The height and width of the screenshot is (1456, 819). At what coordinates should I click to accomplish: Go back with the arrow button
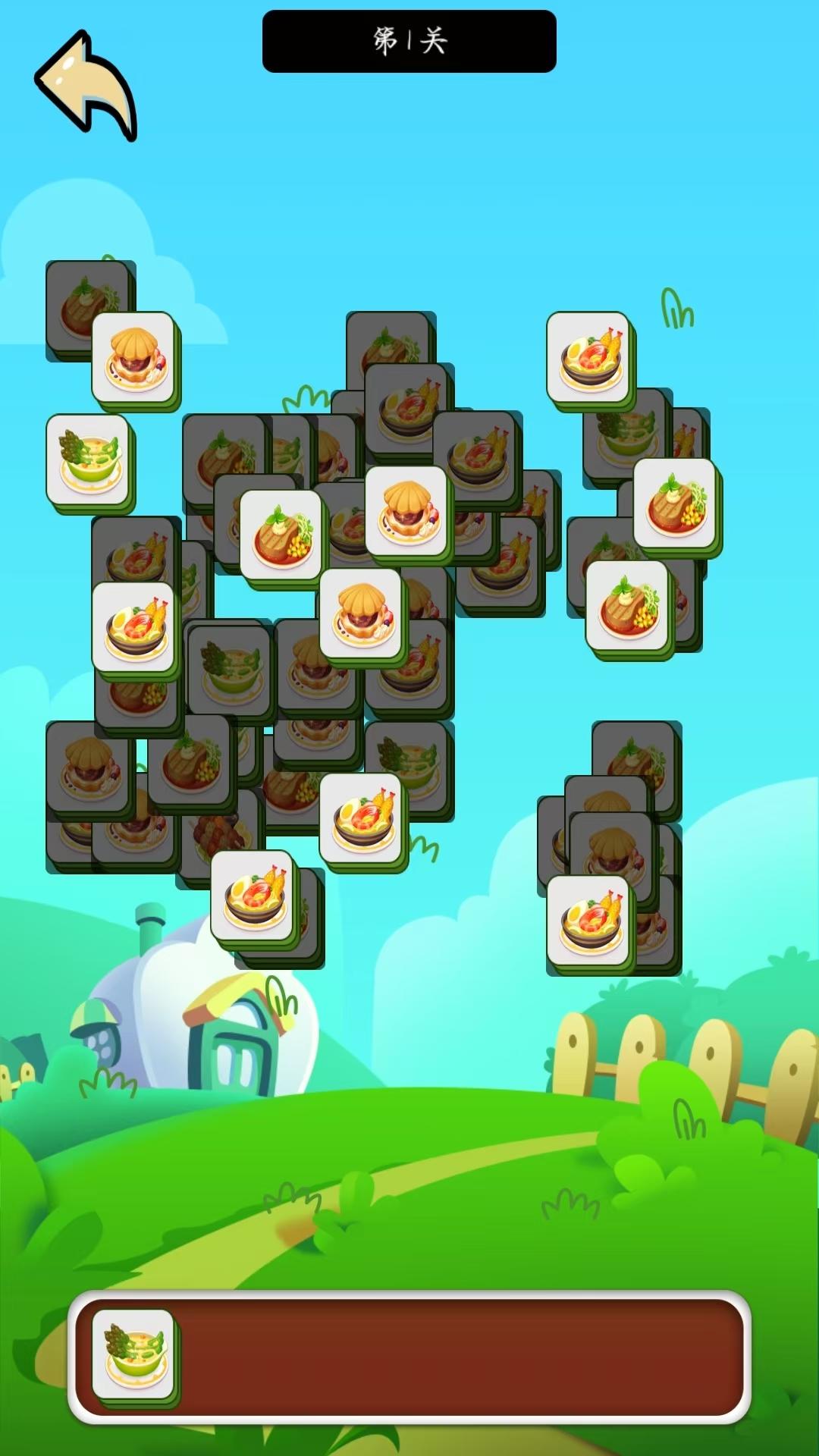pyautogui.click(x=86, y=85)
